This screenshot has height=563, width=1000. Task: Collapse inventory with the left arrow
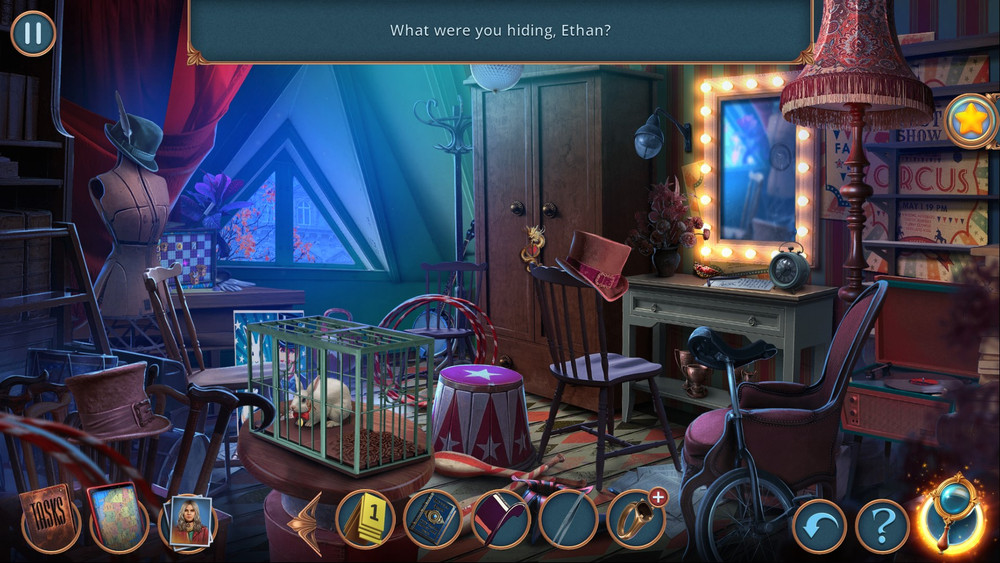coord(306,522)
